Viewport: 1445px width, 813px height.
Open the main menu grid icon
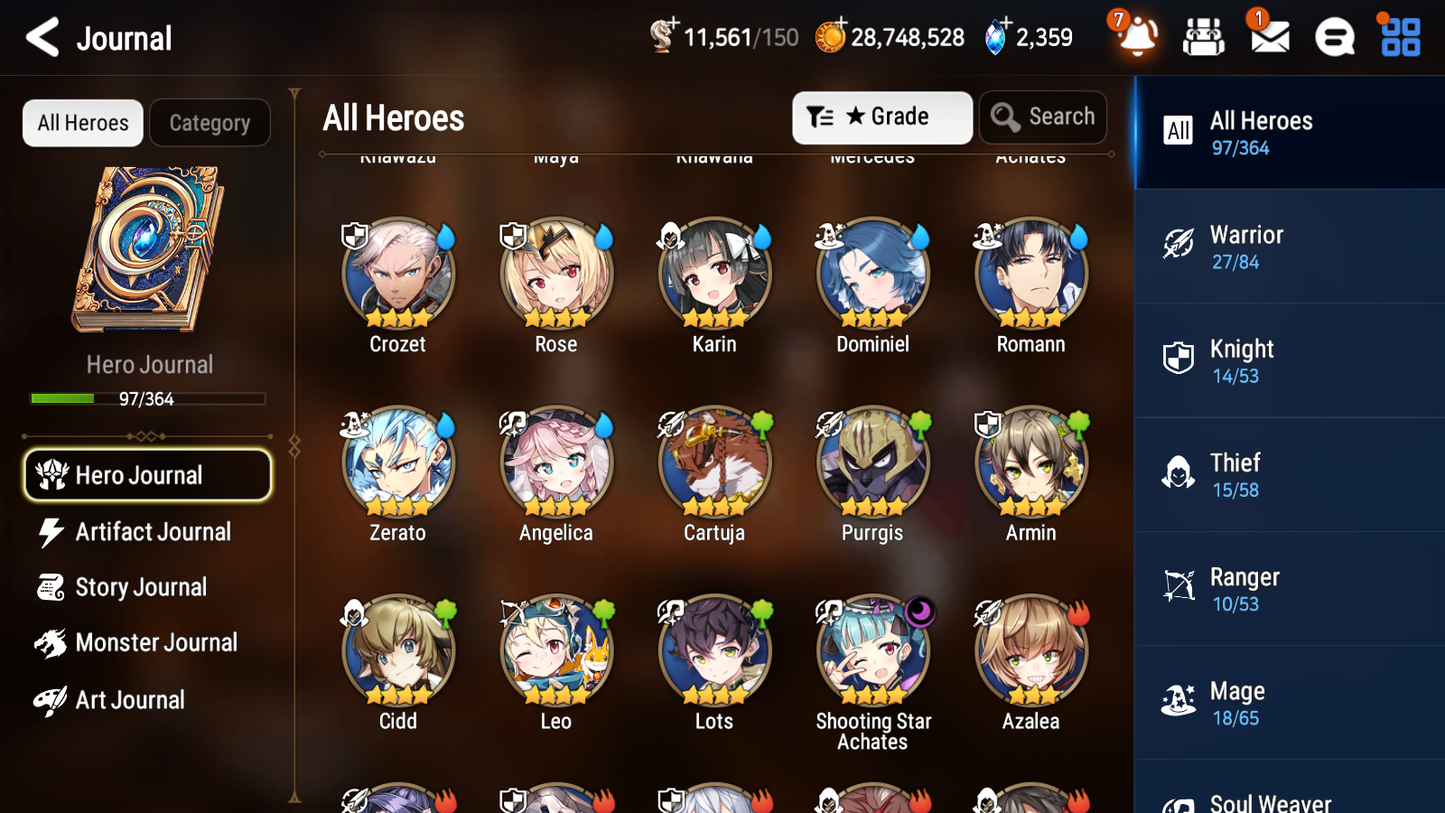pyautogui.click(x=1398, y=36)
